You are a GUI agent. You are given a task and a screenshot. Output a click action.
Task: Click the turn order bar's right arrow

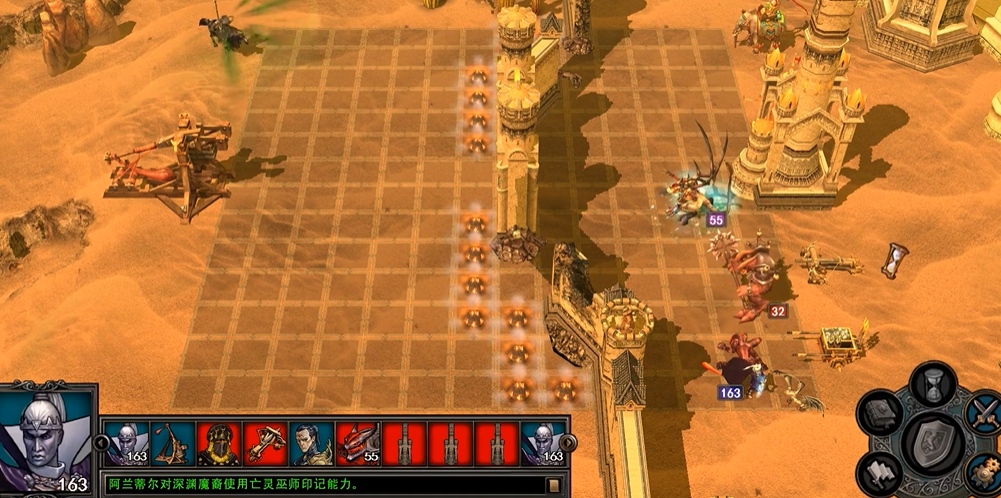pyautogui.click(x=567, y=442)
